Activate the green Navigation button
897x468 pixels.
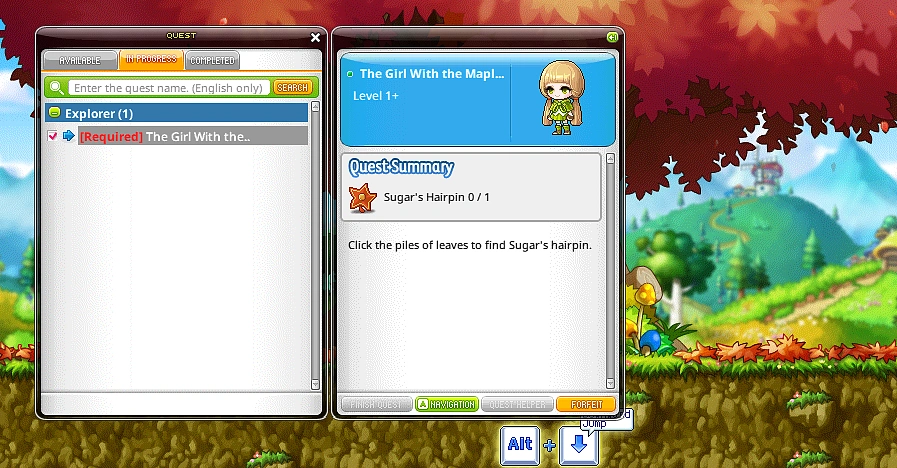(x=446, y=404)
